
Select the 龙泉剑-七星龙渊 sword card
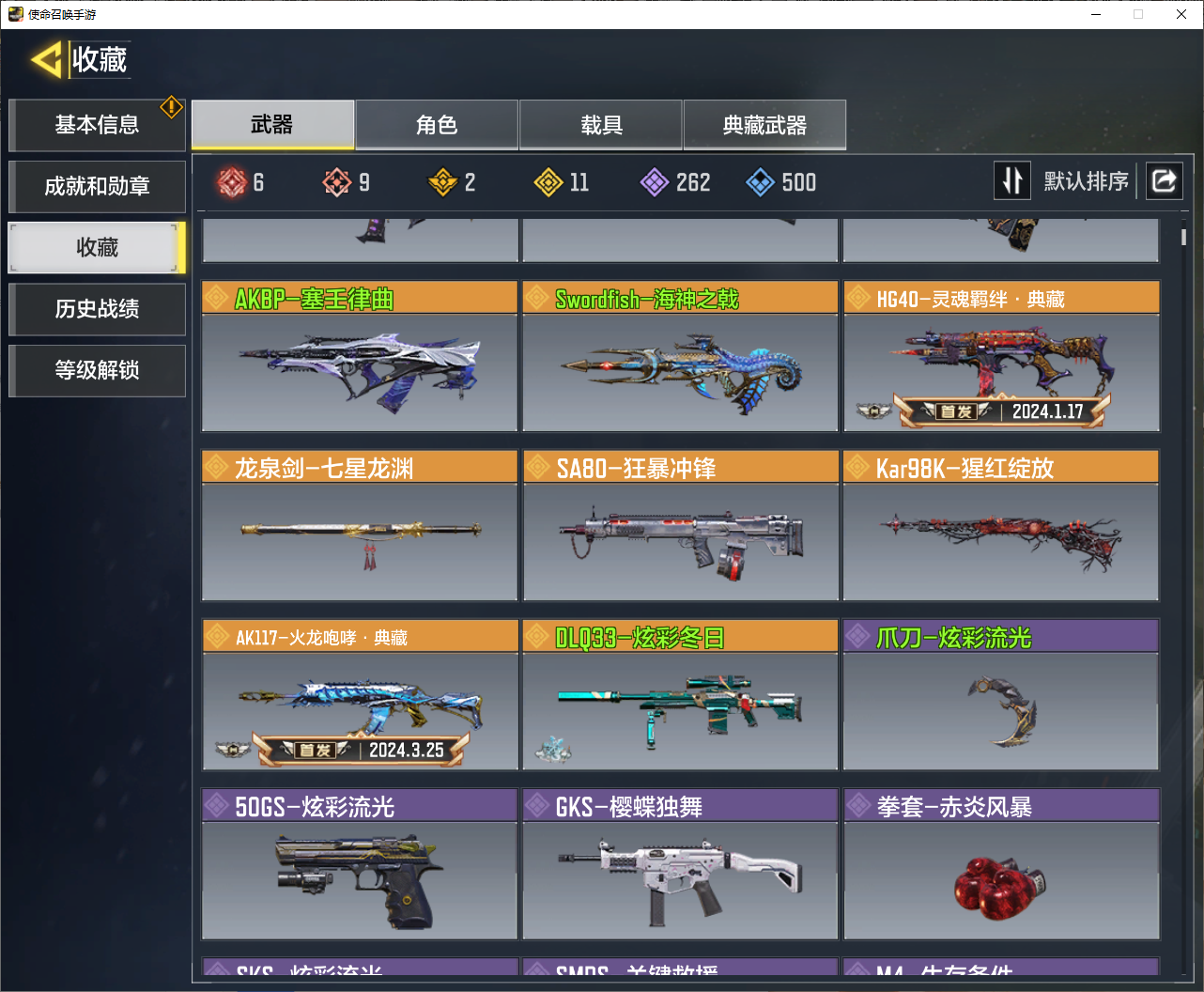pyautogui.click(x=360, y=526)
